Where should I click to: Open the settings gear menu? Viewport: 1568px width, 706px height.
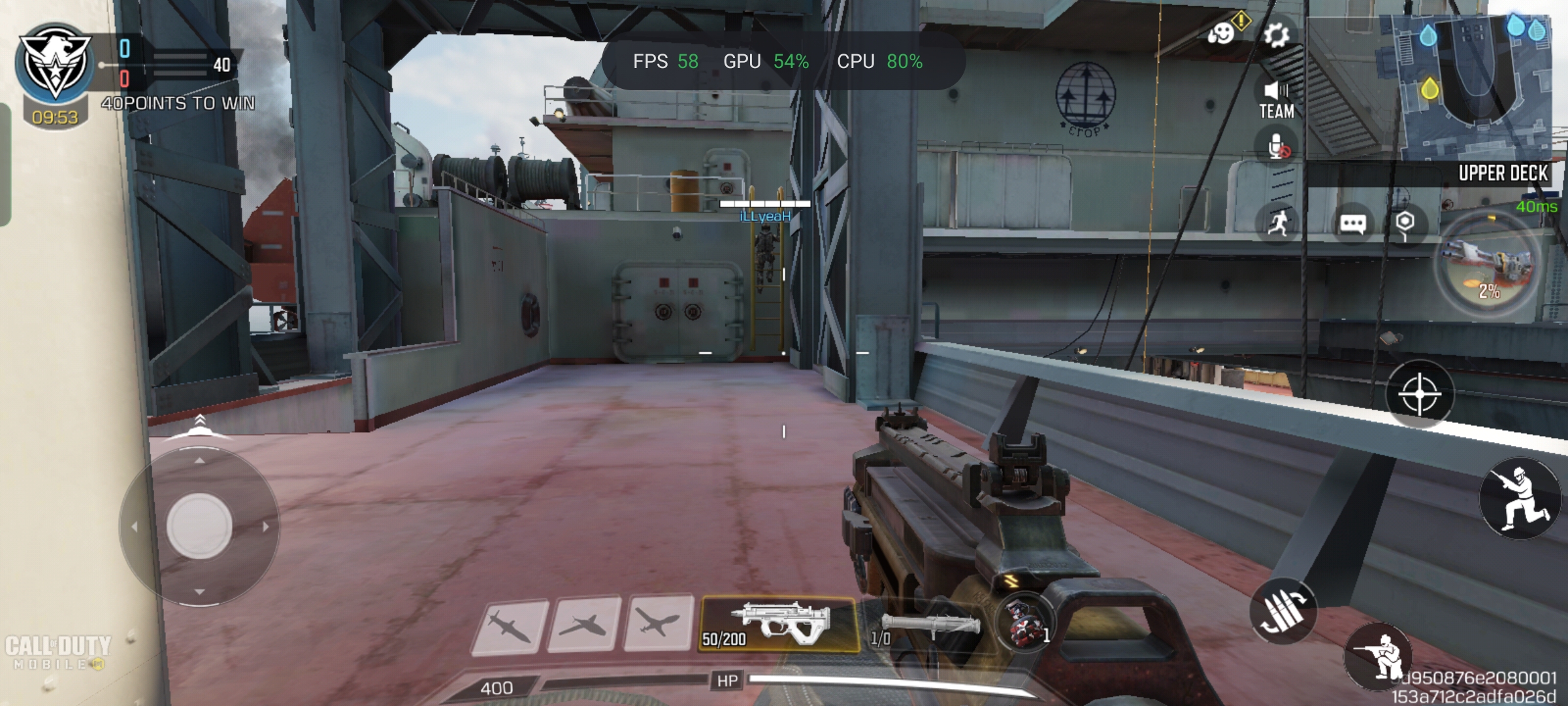click(x=1276, y=35)
